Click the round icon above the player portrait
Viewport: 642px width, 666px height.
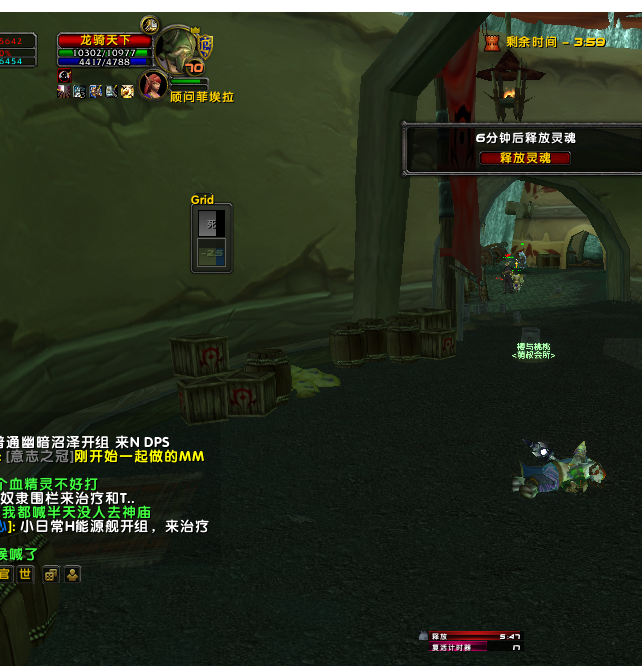149,24
